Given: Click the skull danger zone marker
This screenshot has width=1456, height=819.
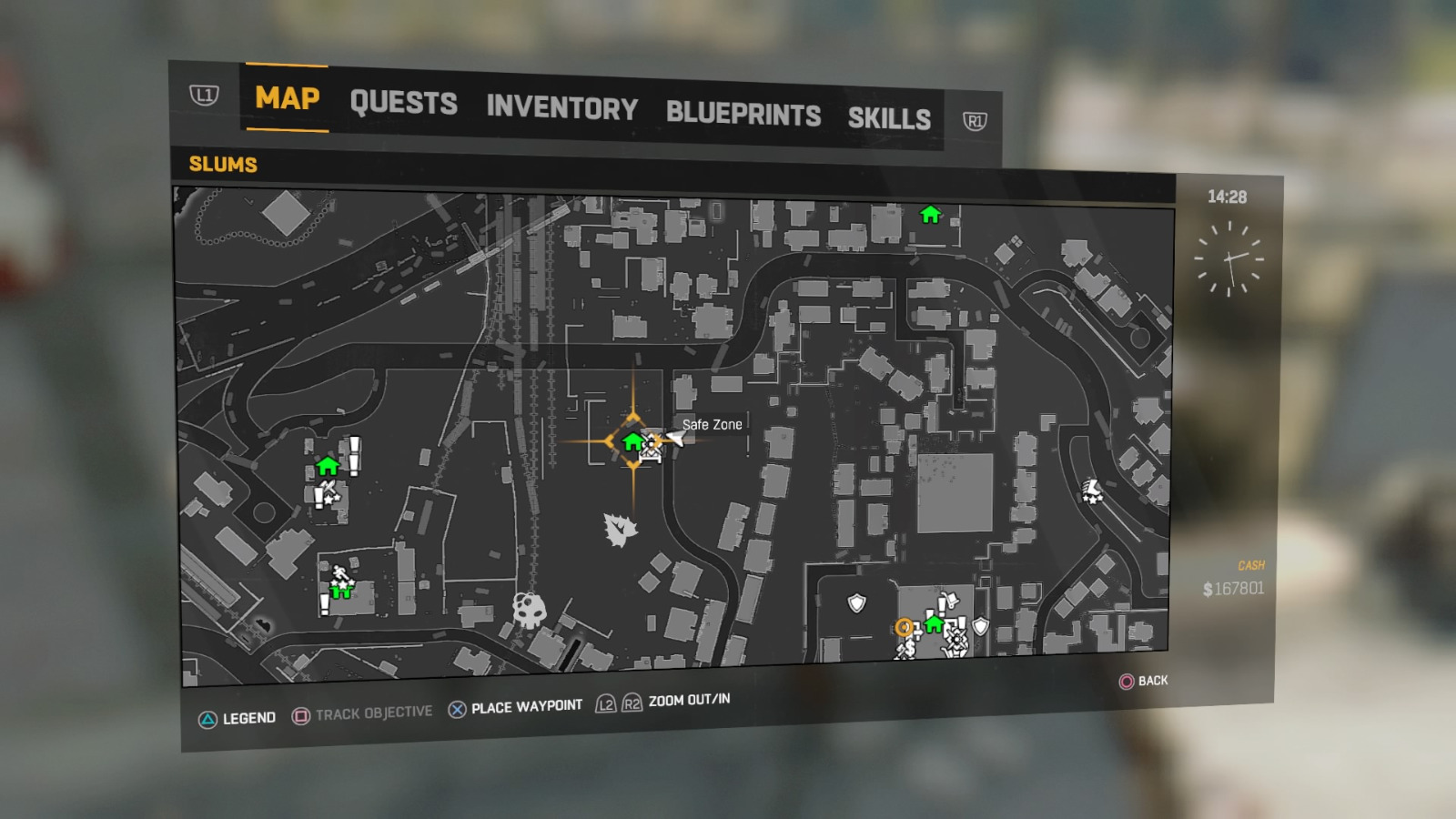Looking at the screenshot, I should (528, 608).
